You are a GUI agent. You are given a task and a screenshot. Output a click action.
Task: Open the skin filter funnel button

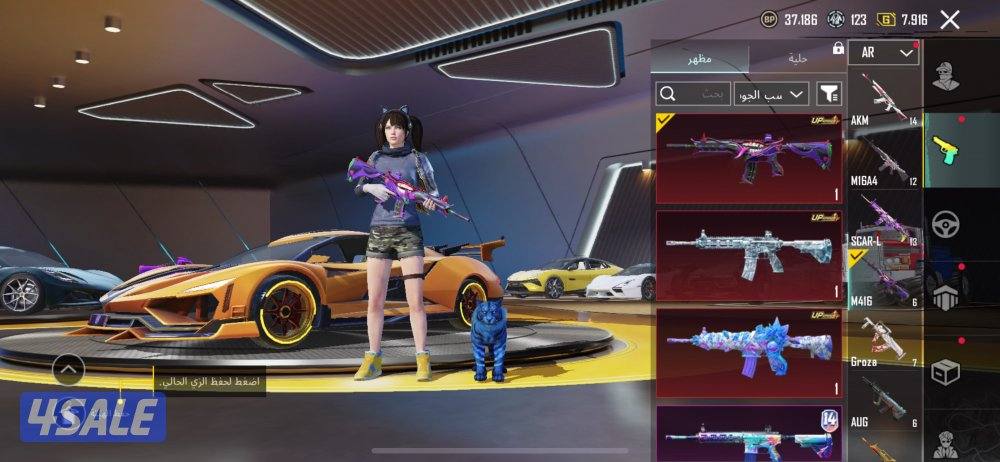pos(829,94)
